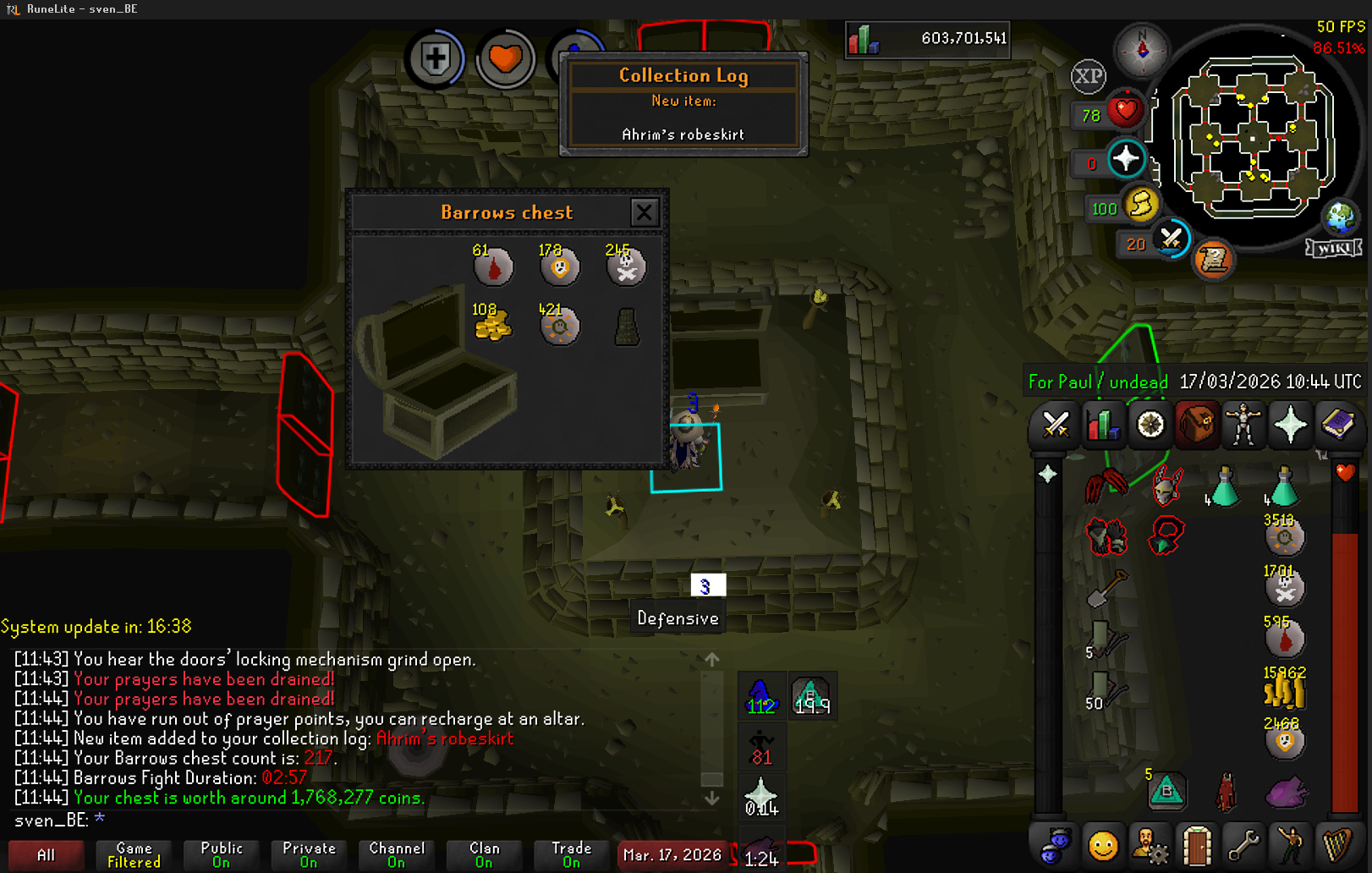This screenshot has height=873, width=1372.
Task: Open the Wiki lookup button
Action: click(x=1333, y=248)
